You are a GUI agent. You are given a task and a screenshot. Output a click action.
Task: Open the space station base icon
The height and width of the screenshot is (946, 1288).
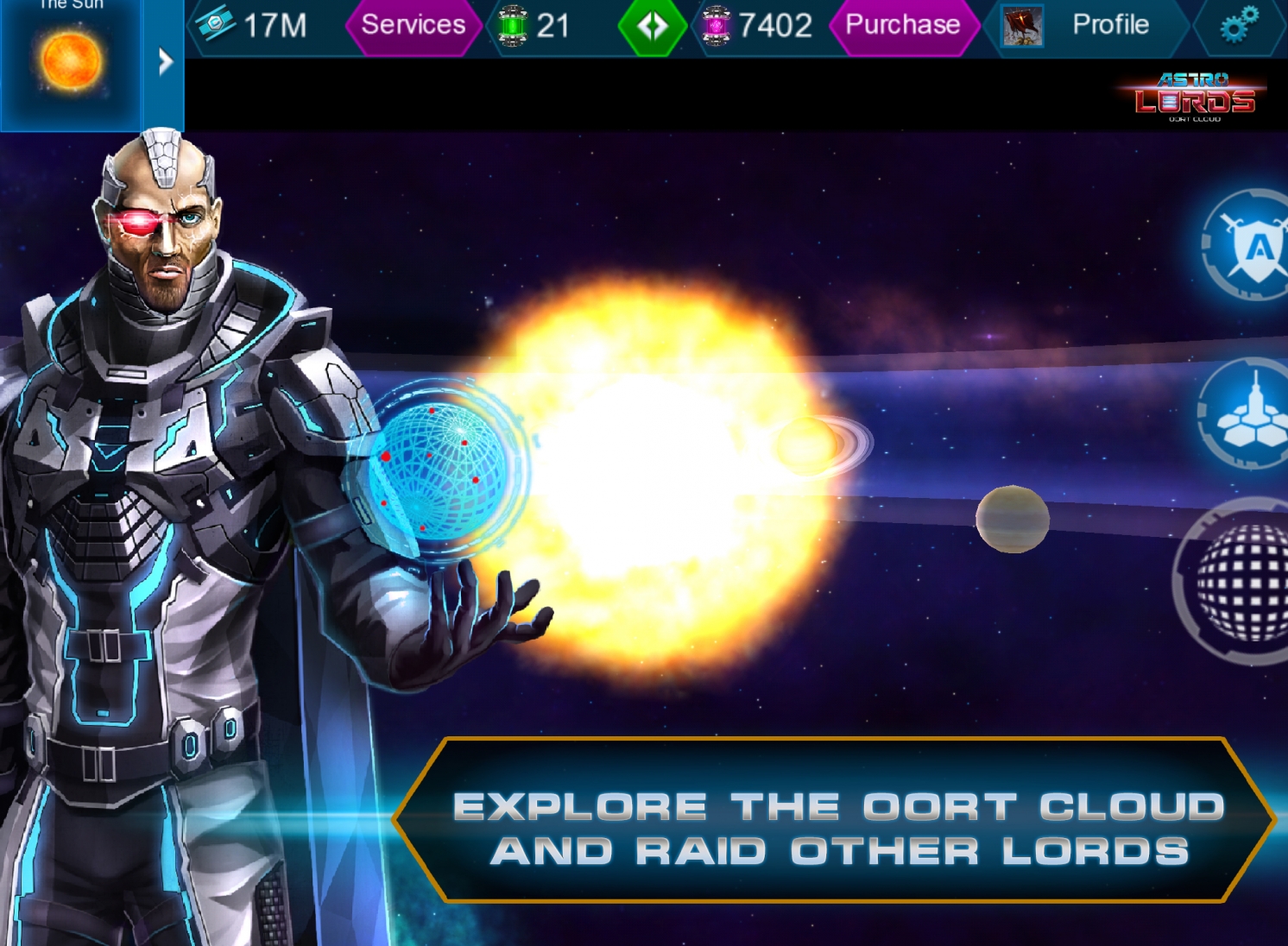(1252, 414)
